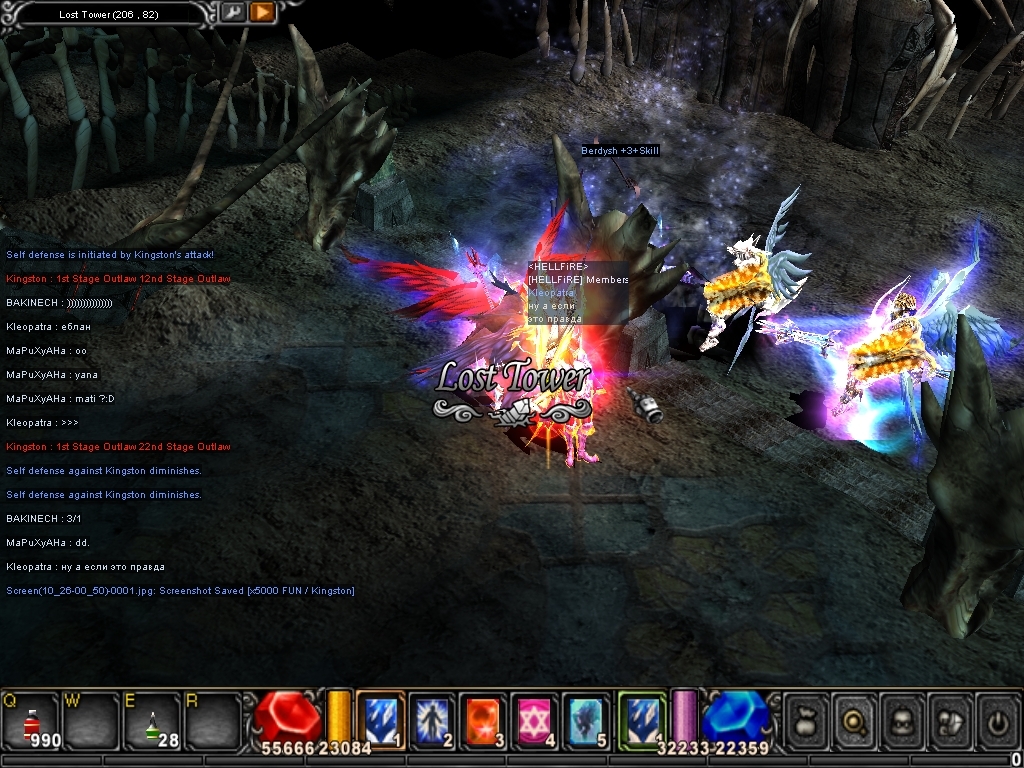Viewport: 1024px width, 768px height.
Task: Activate the glowing figure skill in slot 2
Action: pyautogui.click(x=432, y=719)
